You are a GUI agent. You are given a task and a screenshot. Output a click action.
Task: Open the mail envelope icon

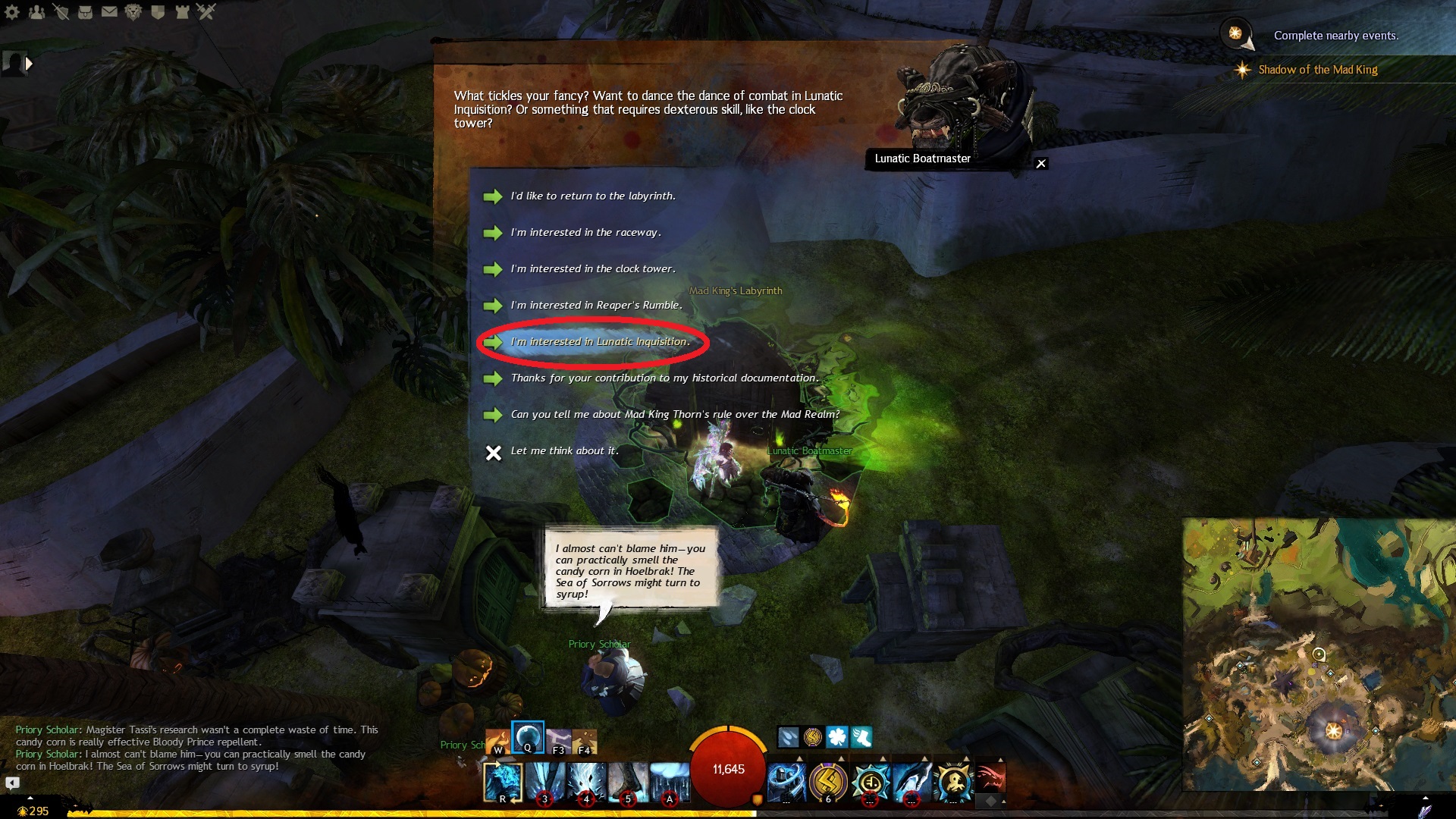[109, 12]
